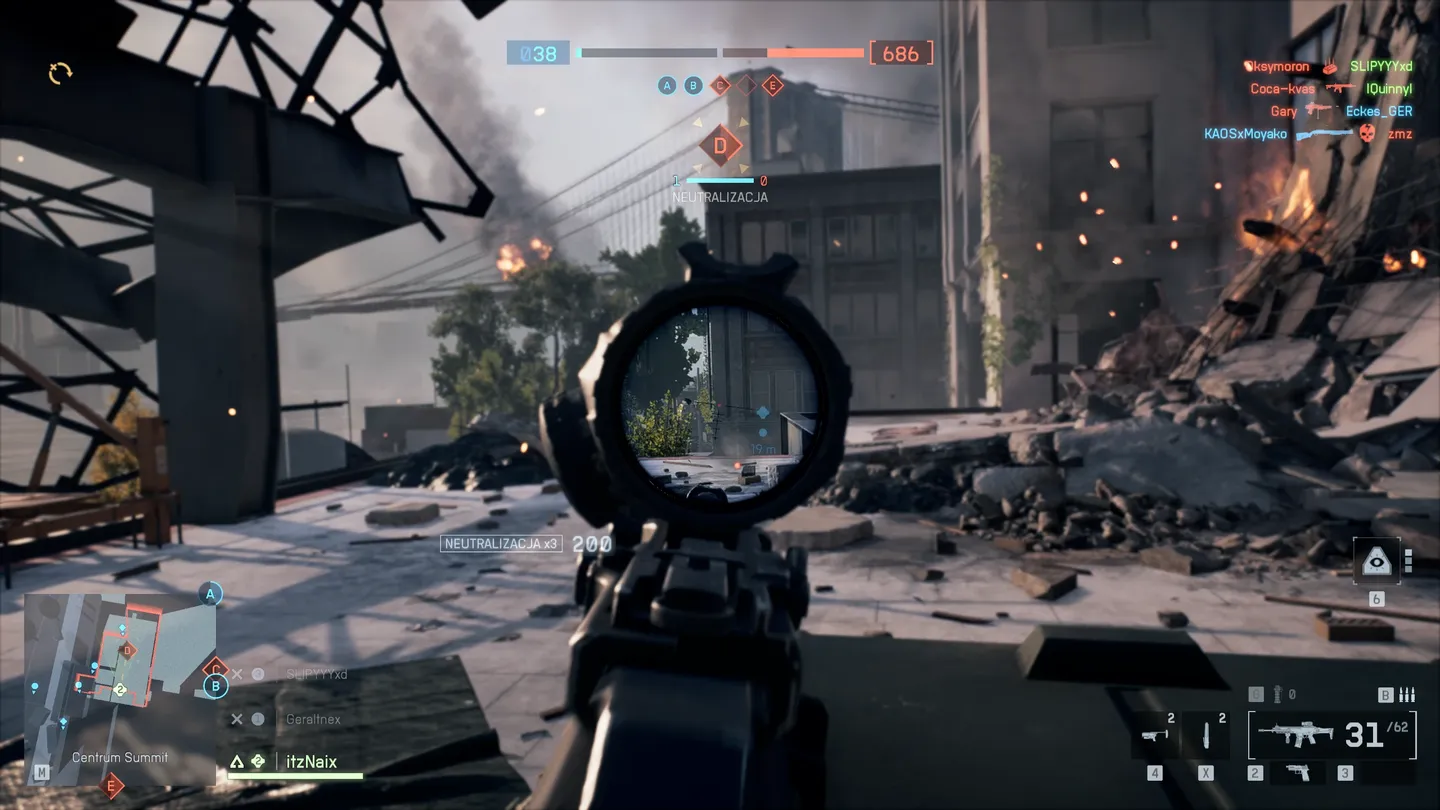The image size is (1440, 810).
Task: Activate the eye-symbol spotting gadget icon
Action: pyautogui.click(x=1376, y=562)
